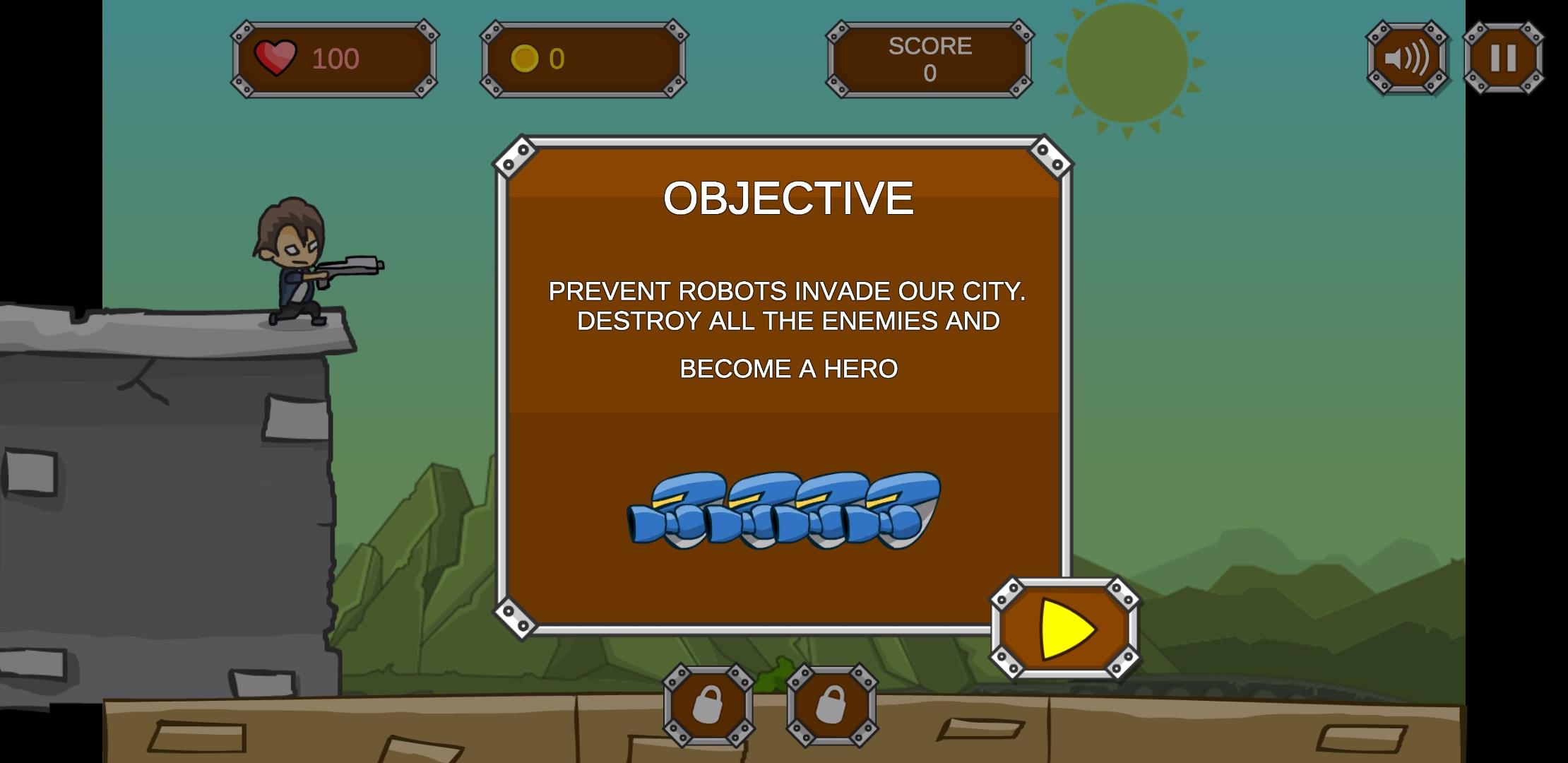This screenshot has width=1568, height=763.
Task: Open the SCORE panel
Action: [929, 58]
